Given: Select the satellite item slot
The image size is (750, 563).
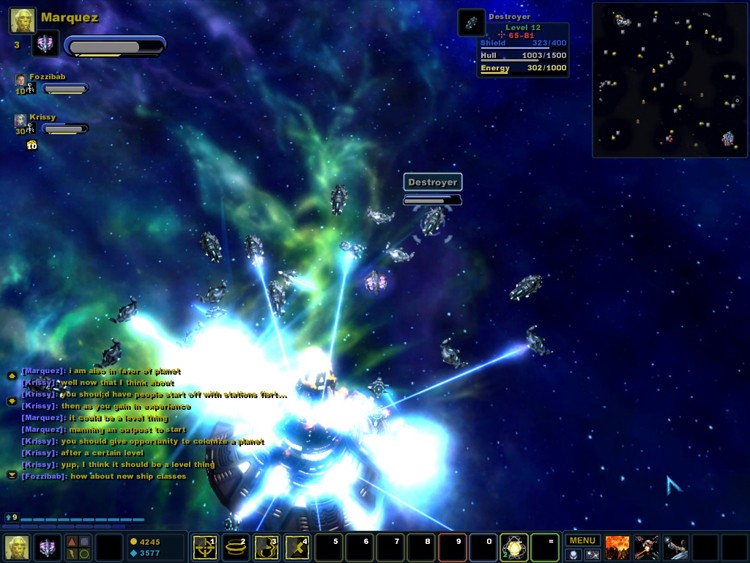Looking at the screenshot, I should [676, 547].
